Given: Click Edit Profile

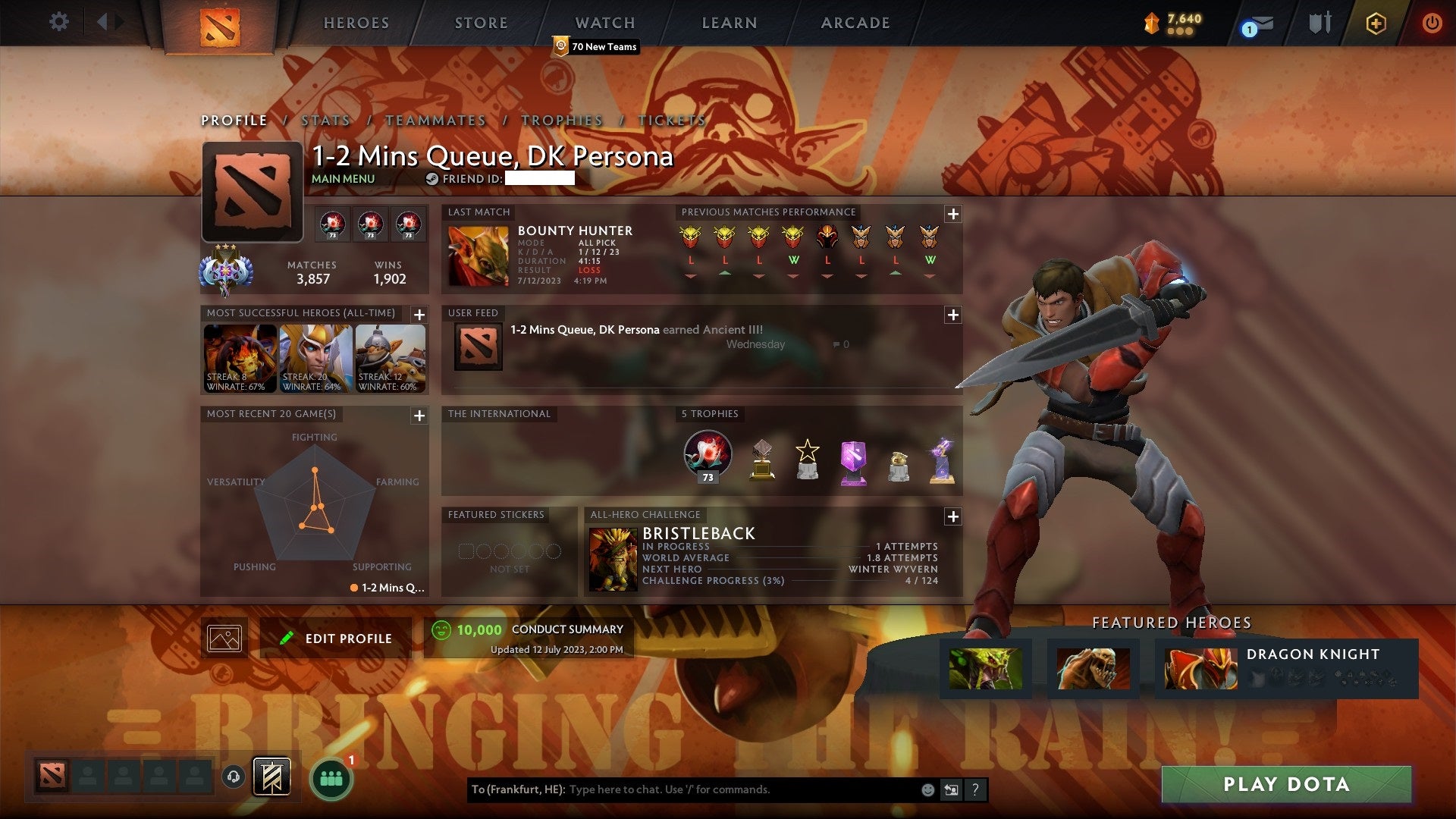Looking at the screenshot, I should [x=334, y=638].
